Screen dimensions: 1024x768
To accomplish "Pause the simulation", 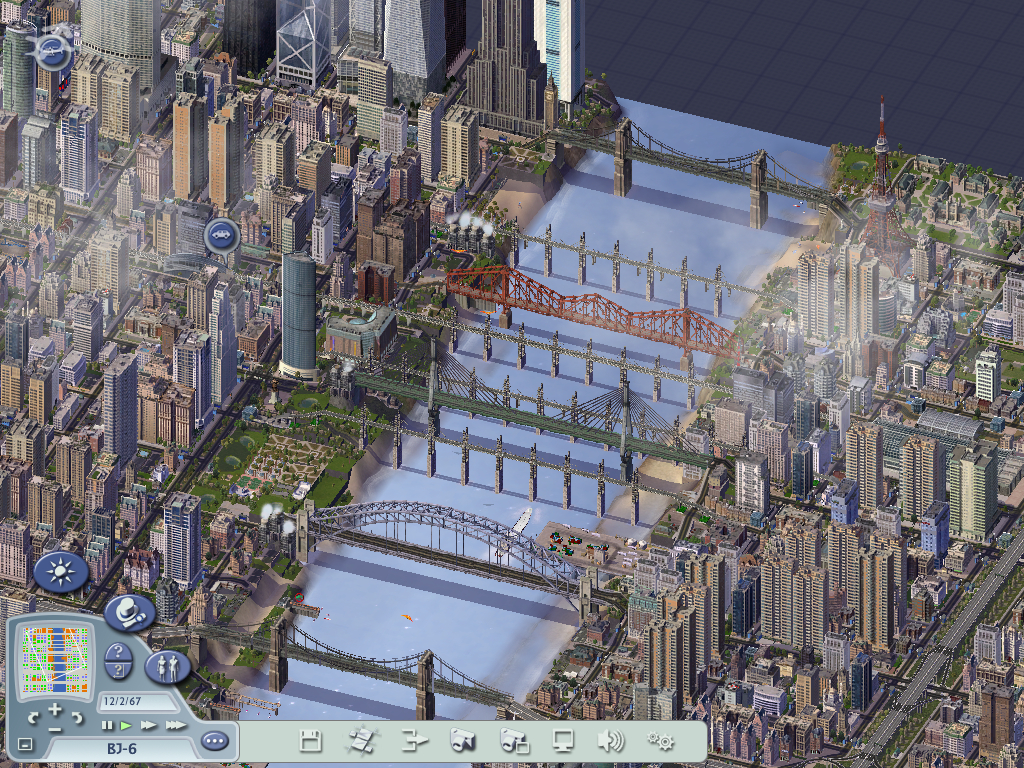I will tap(107, 725).
